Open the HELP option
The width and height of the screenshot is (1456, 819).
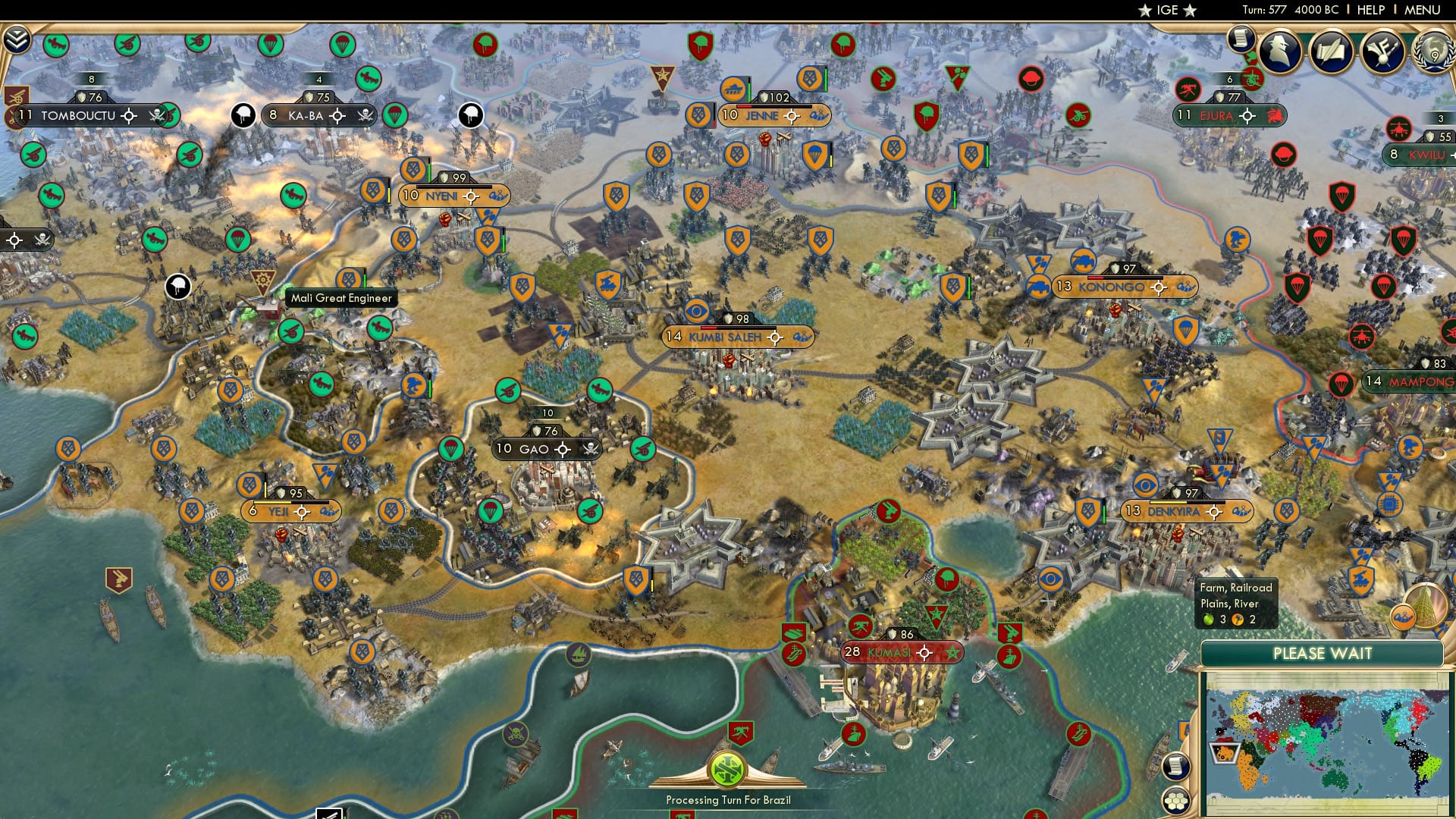[1371, 10]
